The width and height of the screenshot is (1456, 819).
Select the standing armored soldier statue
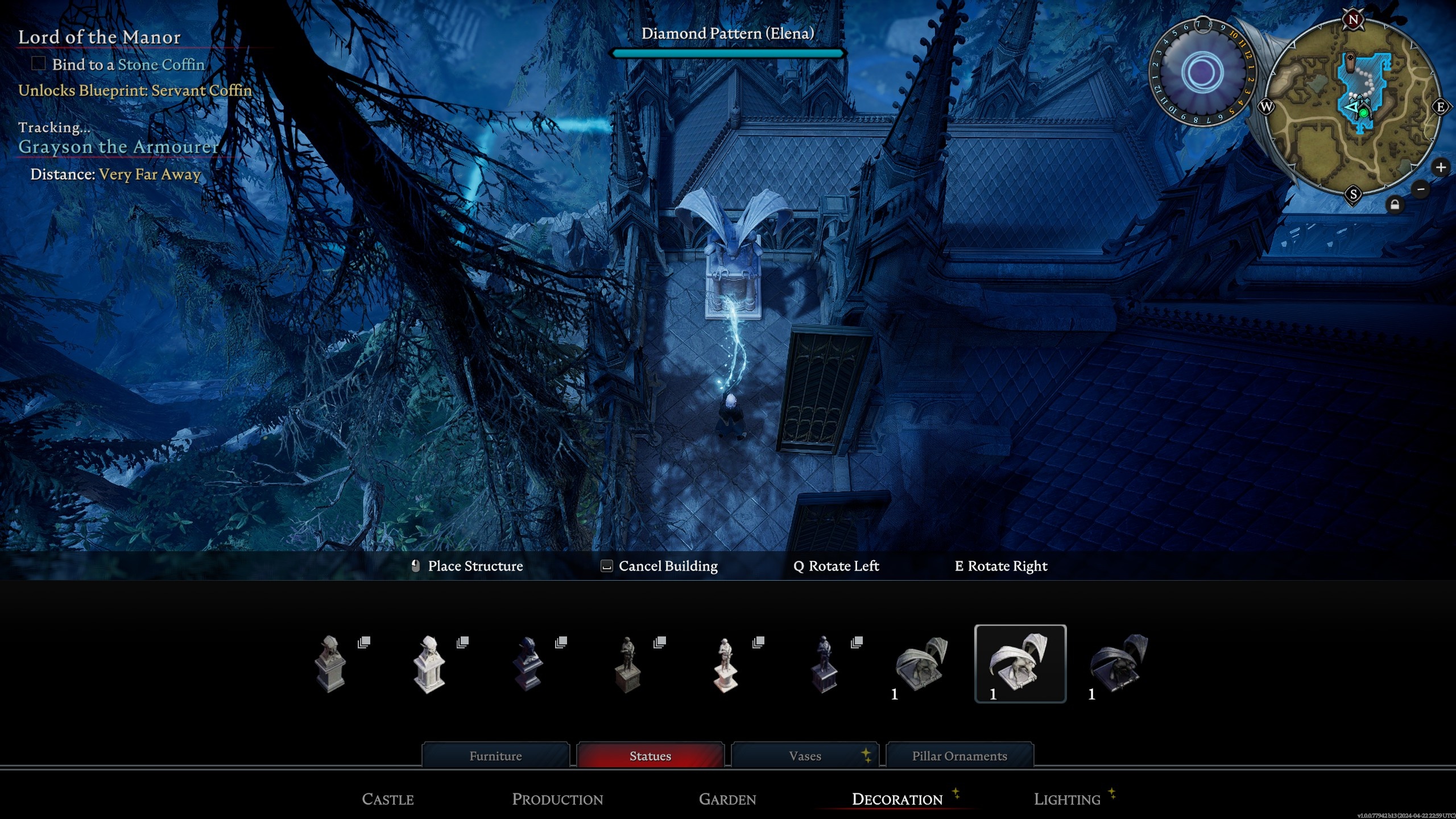point(627,665)
